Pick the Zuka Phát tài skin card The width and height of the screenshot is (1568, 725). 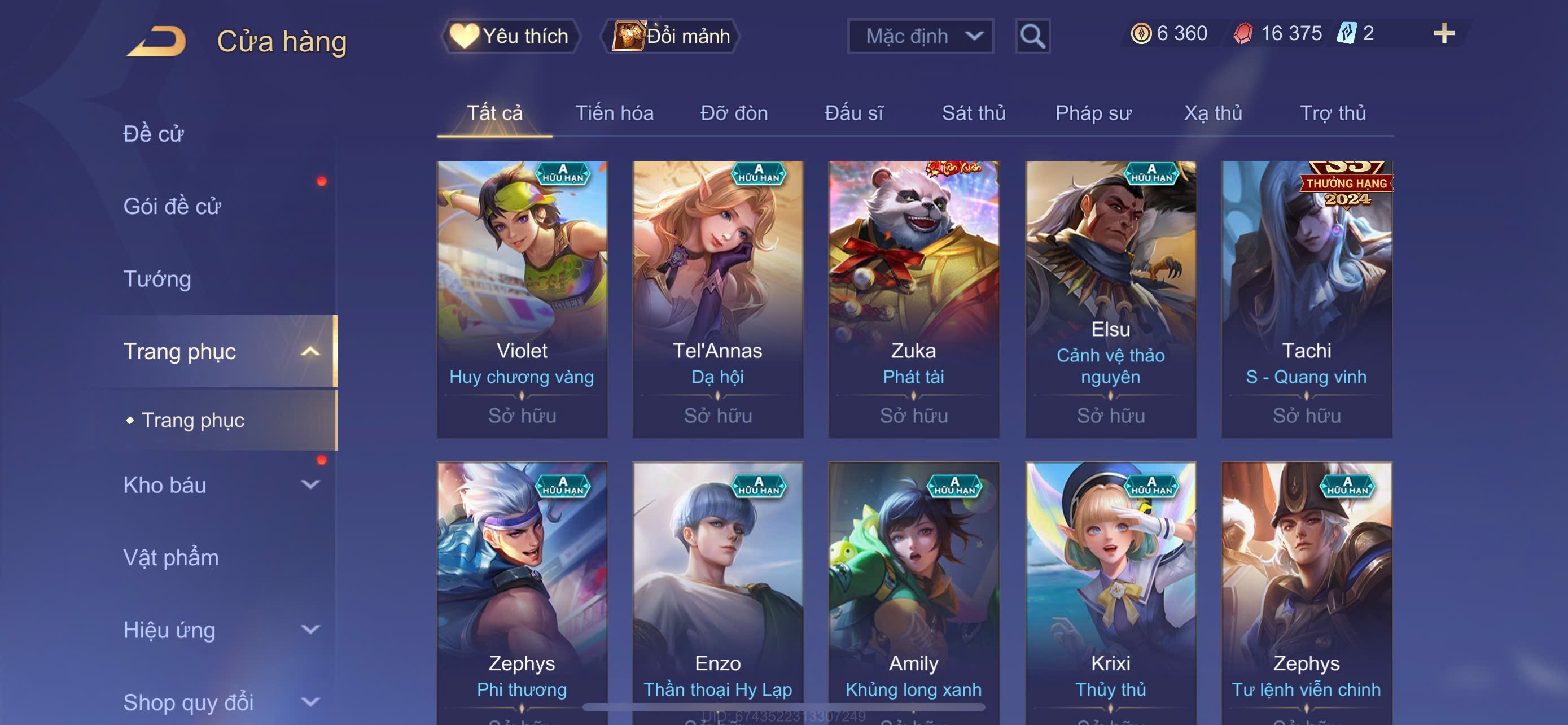(x=914, y=298)
